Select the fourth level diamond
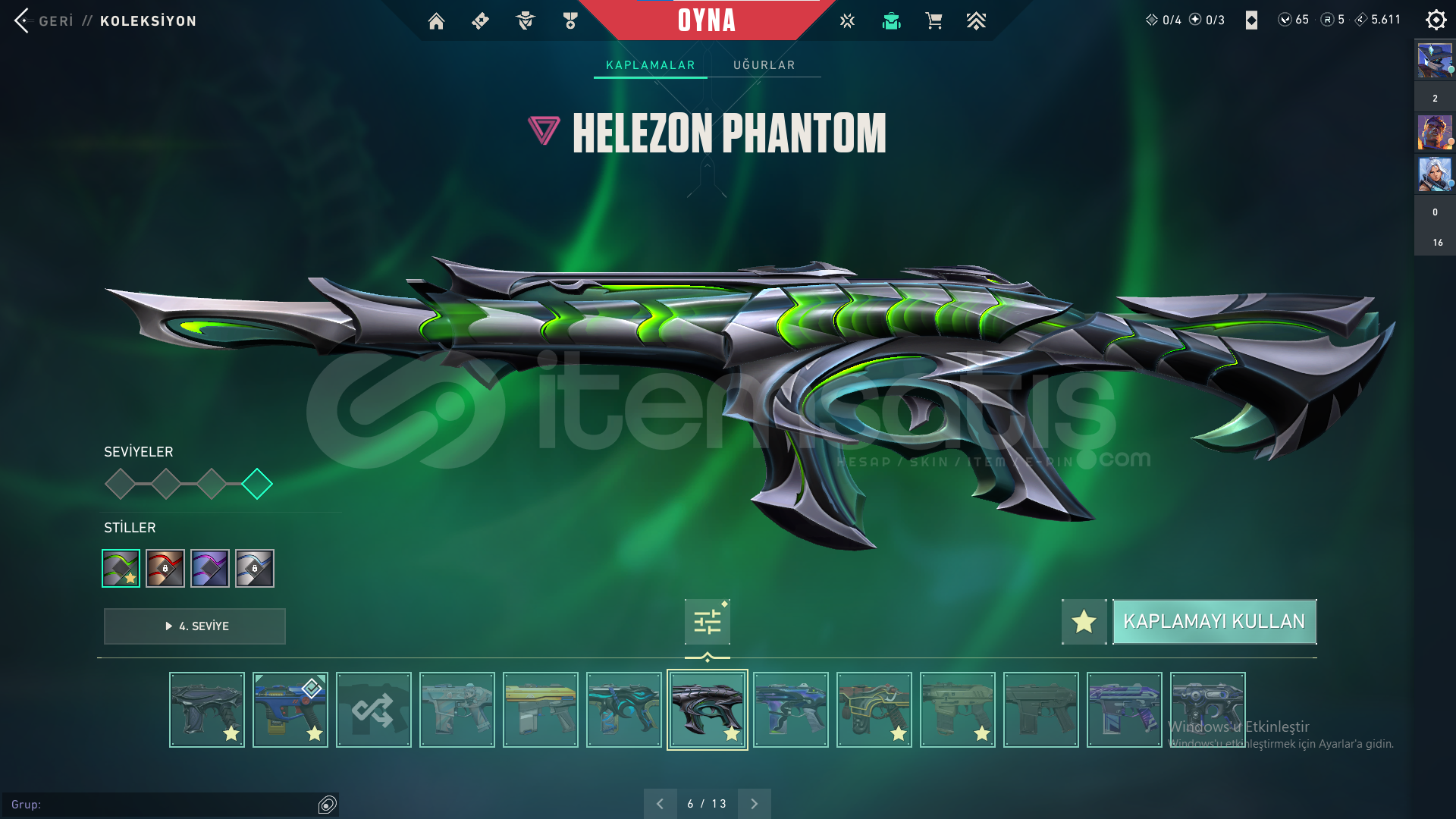 pyautogui.click(x=257, y=484)
